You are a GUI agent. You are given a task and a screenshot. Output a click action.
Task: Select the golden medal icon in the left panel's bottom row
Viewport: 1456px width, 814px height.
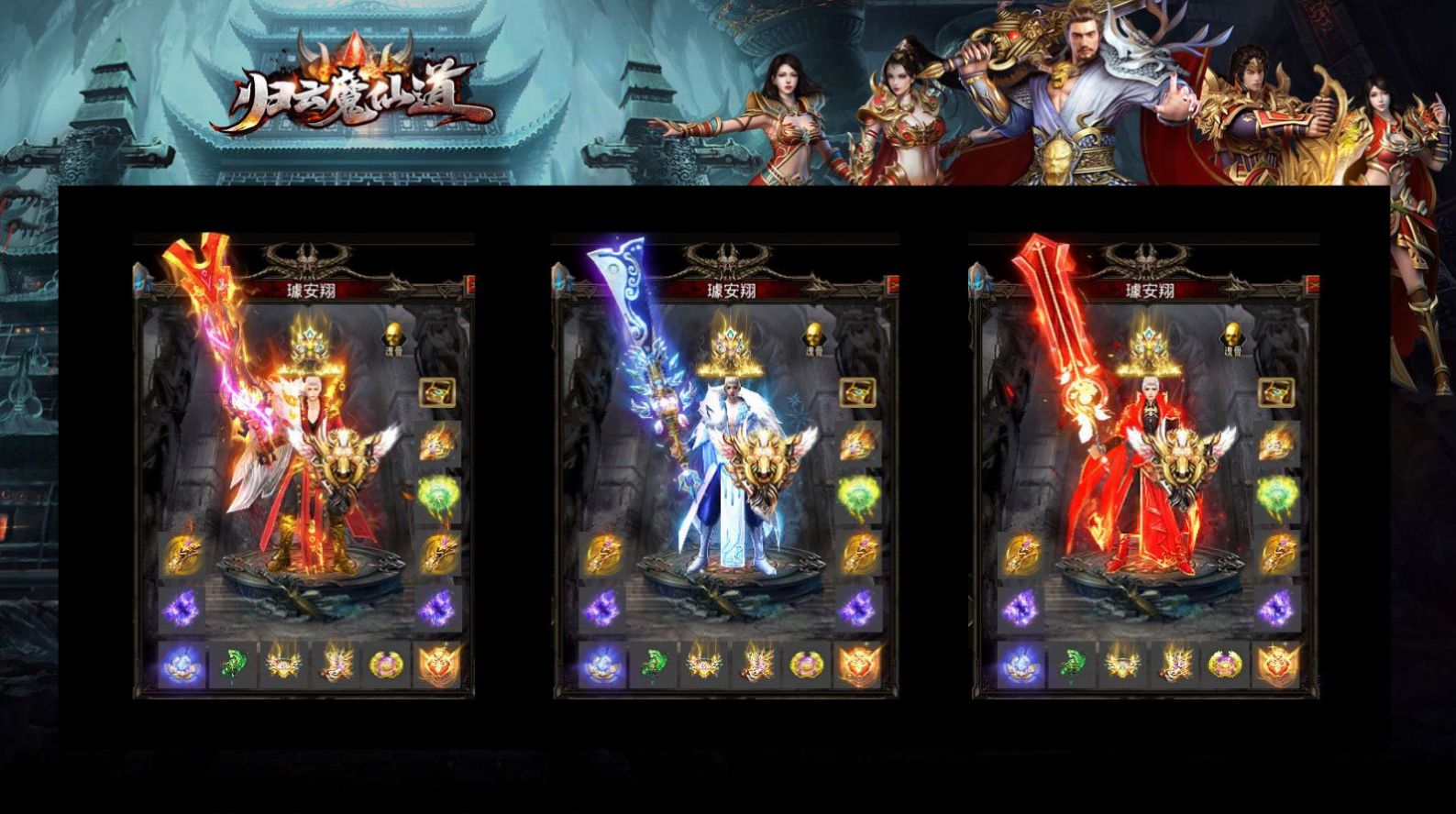[385, 666]
